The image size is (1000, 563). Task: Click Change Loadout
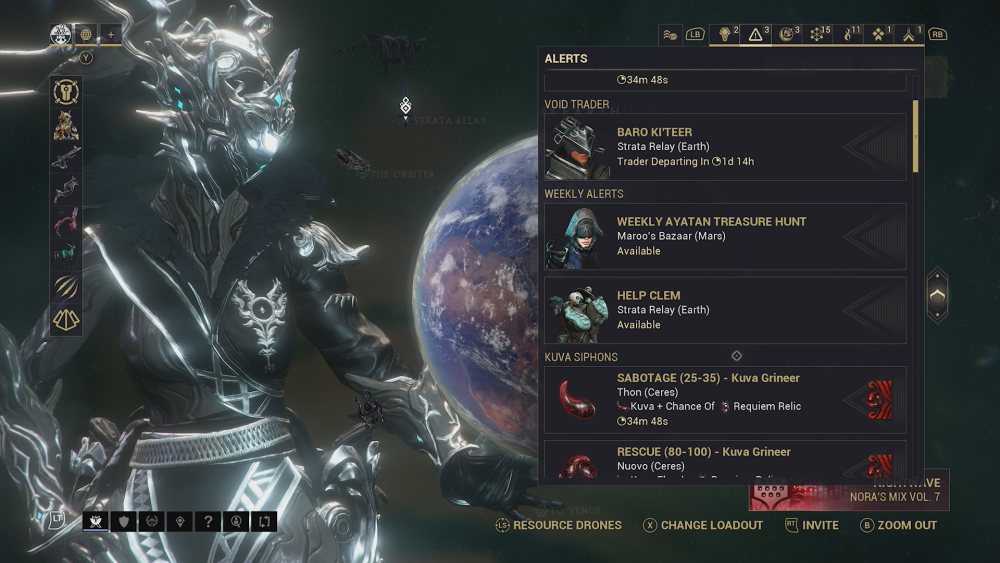pos(703,525)
